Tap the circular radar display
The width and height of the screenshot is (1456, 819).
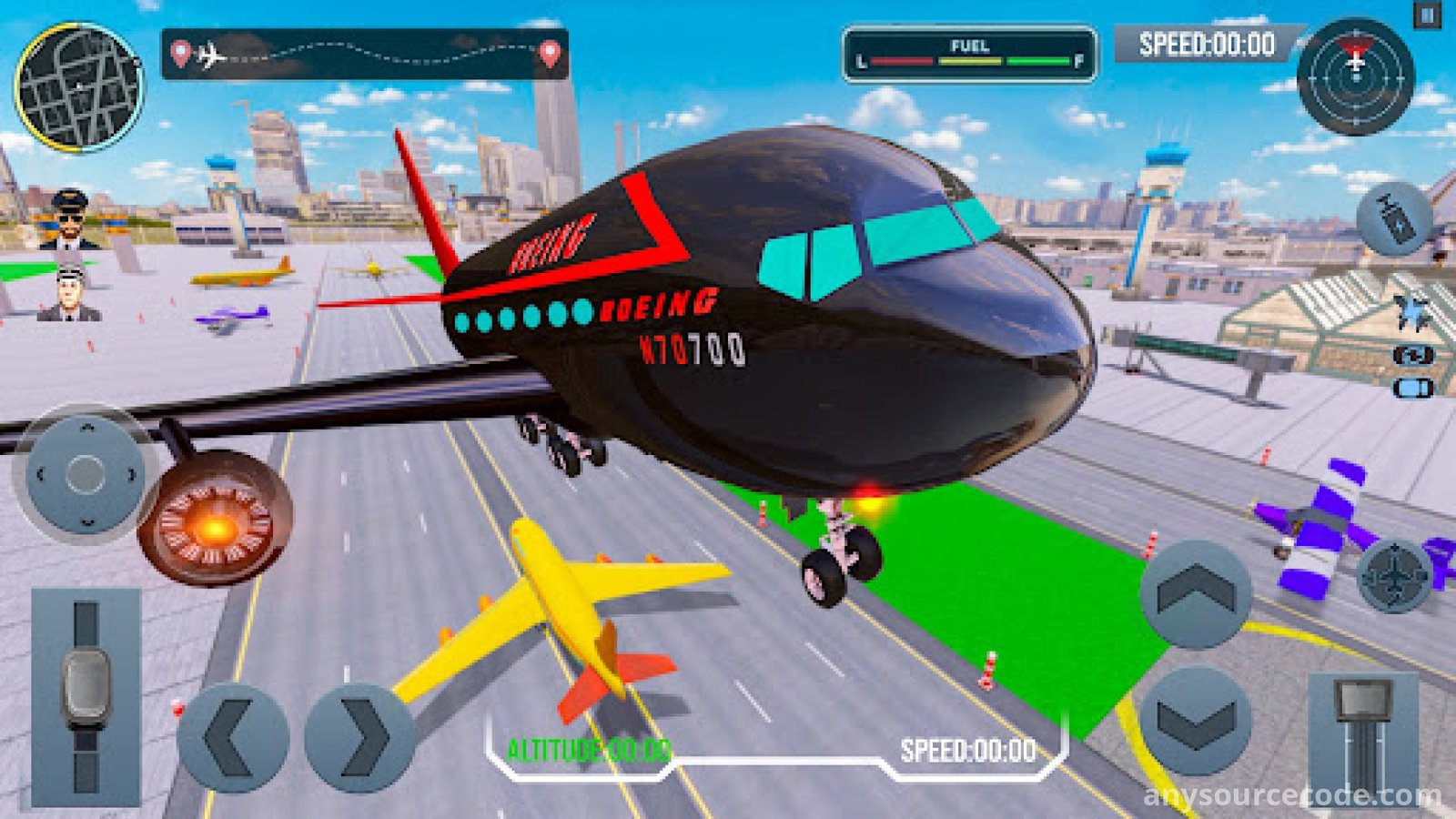point(1356,76)
